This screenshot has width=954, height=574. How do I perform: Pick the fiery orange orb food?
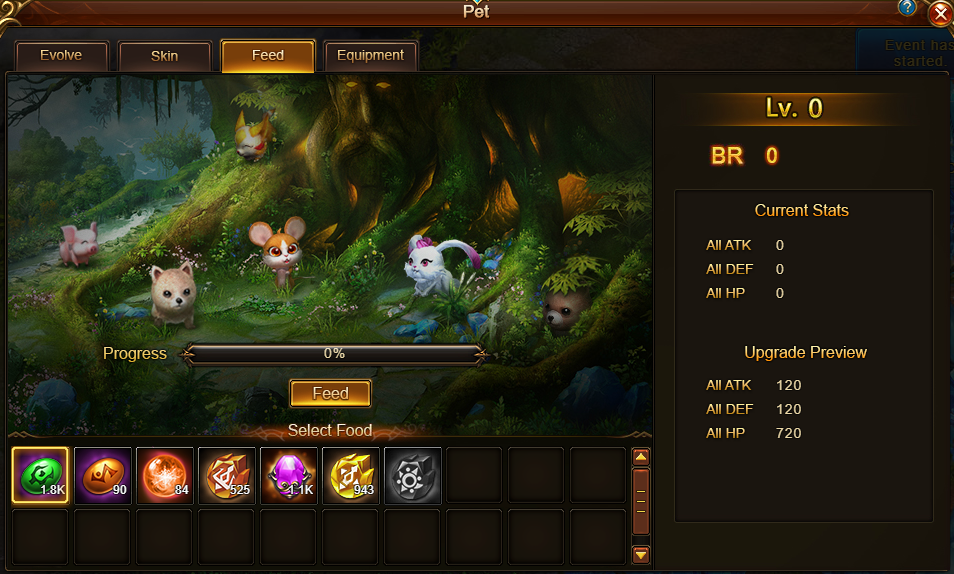point(165,475)
